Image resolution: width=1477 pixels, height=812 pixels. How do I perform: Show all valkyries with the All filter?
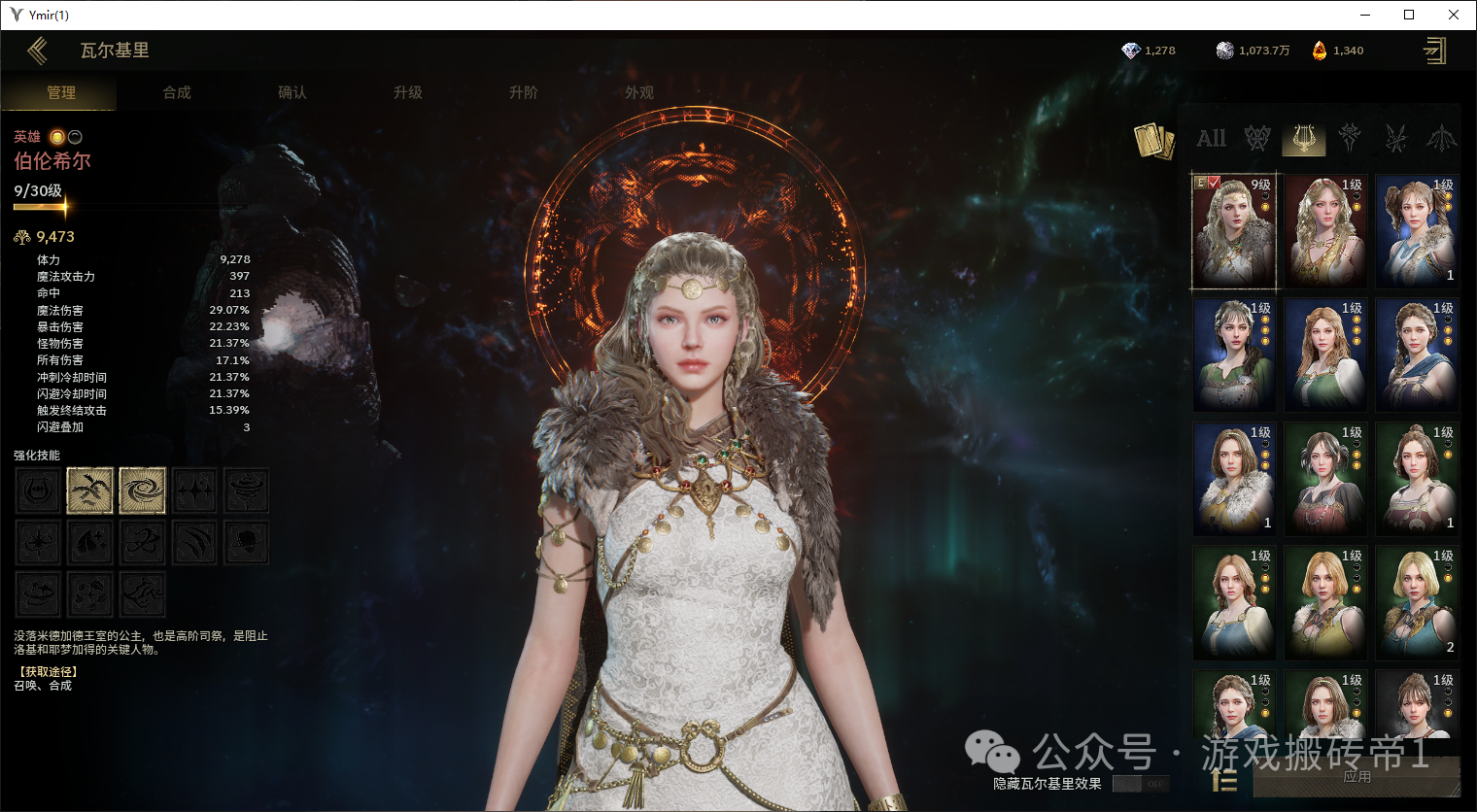pos(1211,139)
